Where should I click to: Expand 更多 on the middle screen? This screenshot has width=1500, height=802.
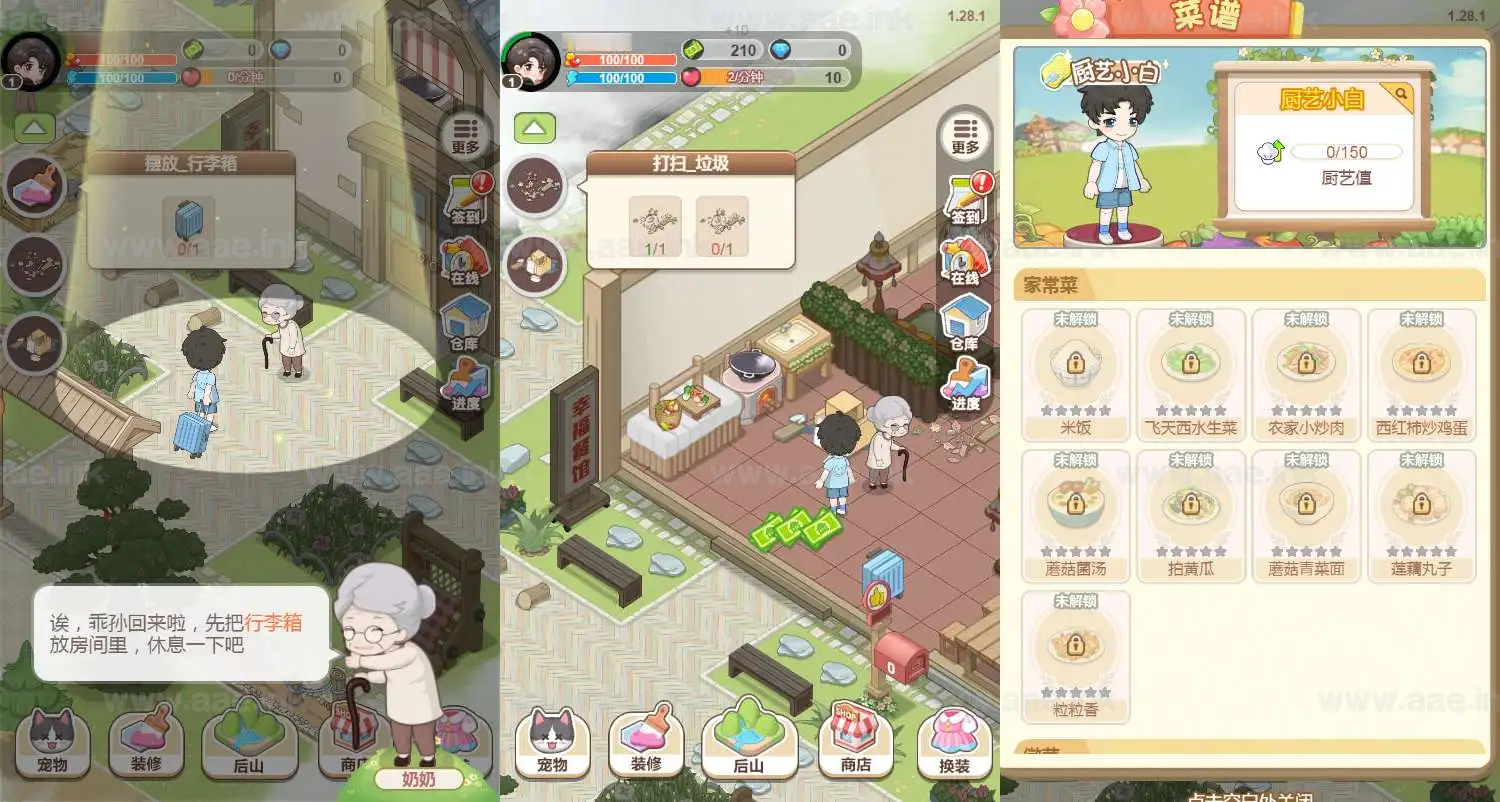click(965, 133)
